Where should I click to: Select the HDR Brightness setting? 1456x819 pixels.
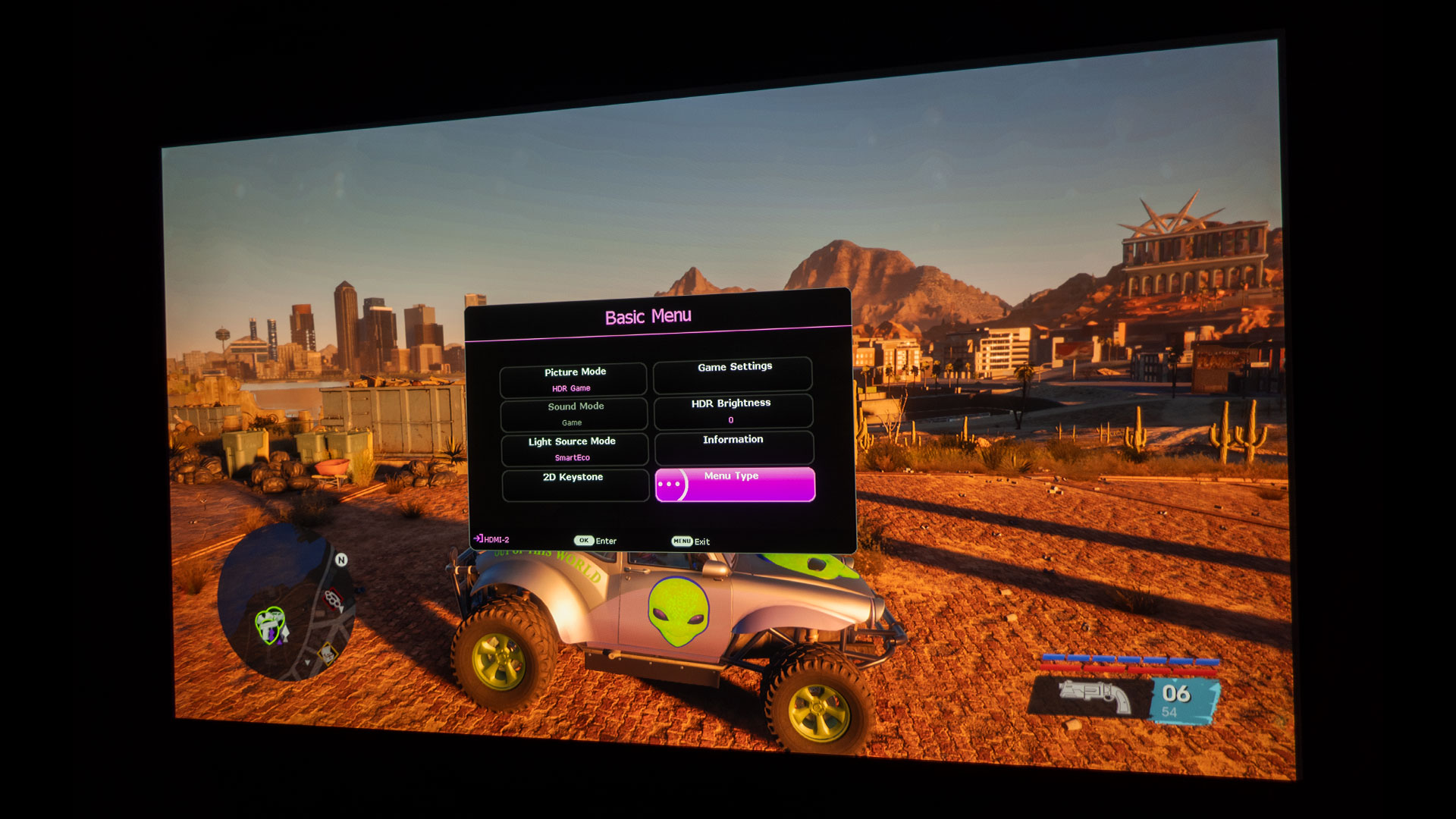(733, 410)
